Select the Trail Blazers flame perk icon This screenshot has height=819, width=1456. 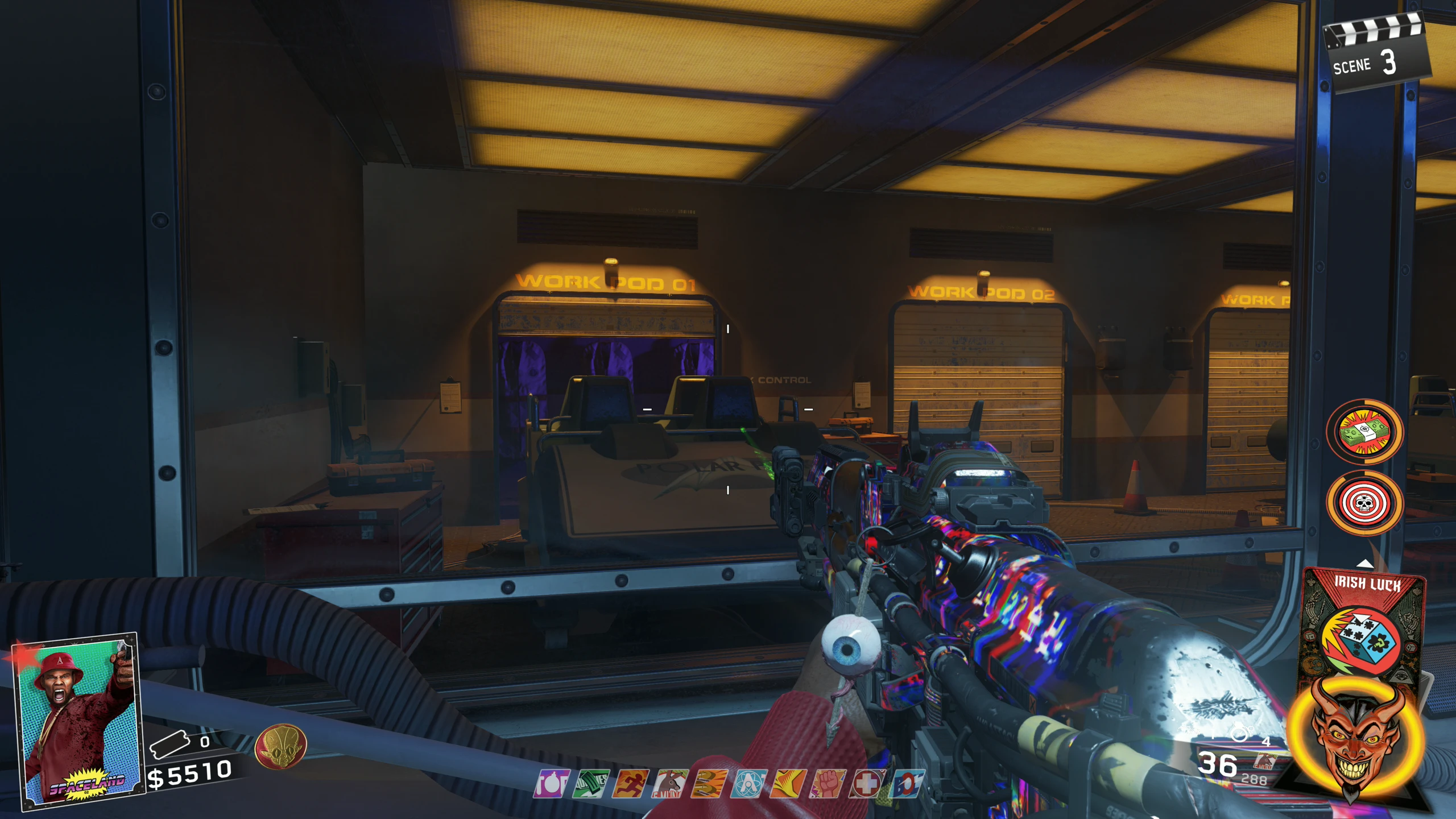coord(788,784)
